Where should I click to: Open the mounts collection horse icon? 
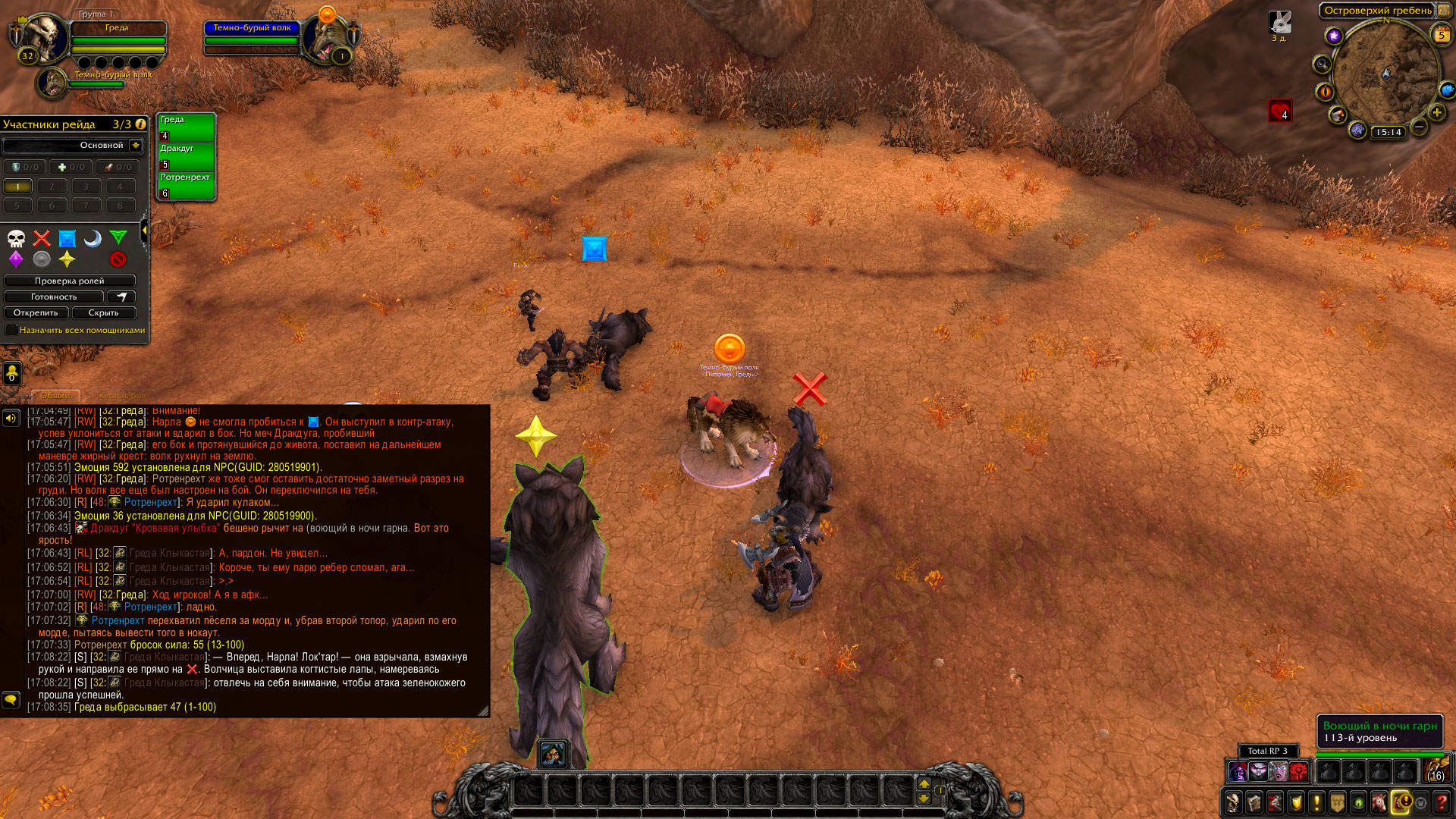pos(1379,802)
